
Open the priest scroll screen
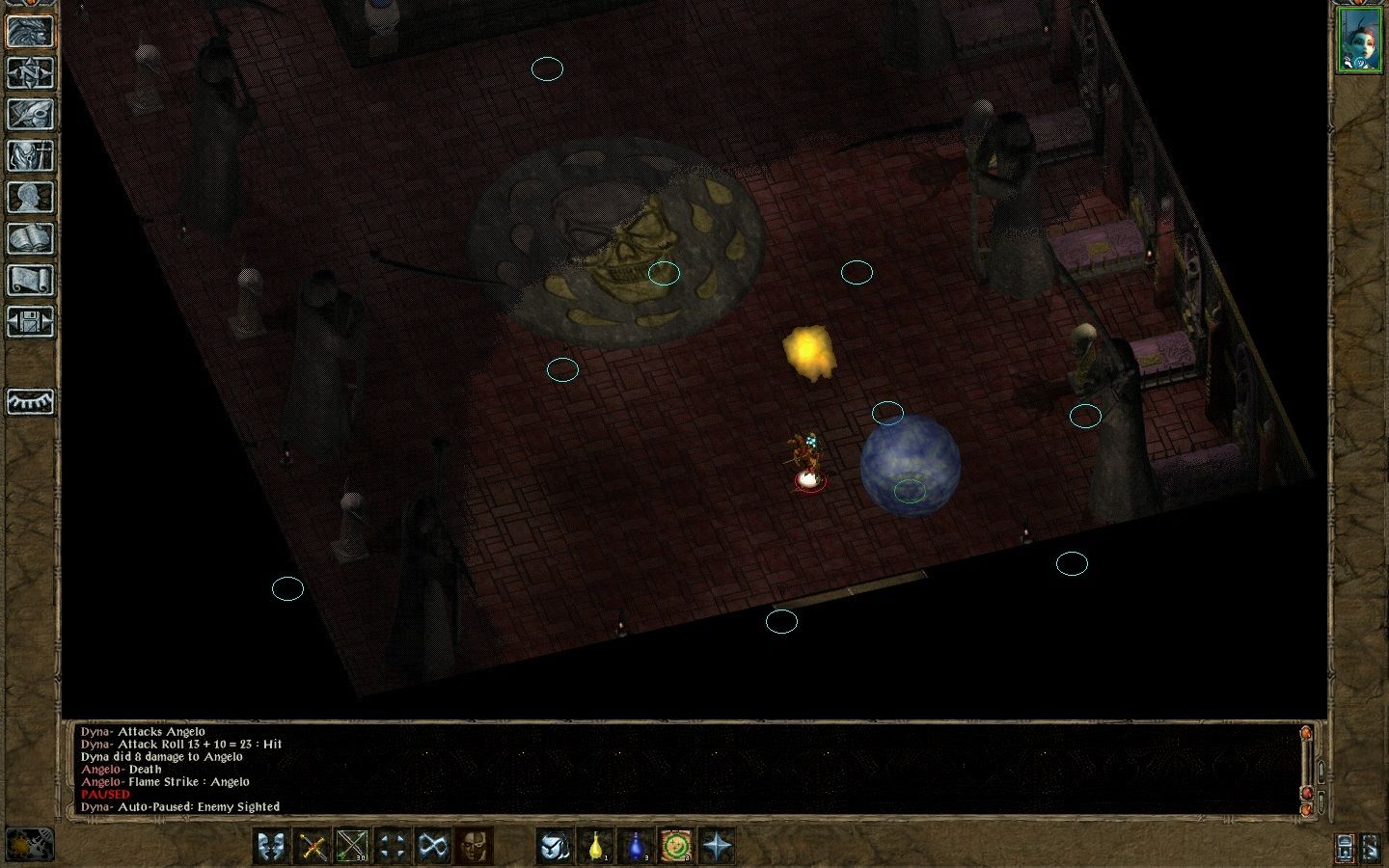coord(30,280)
